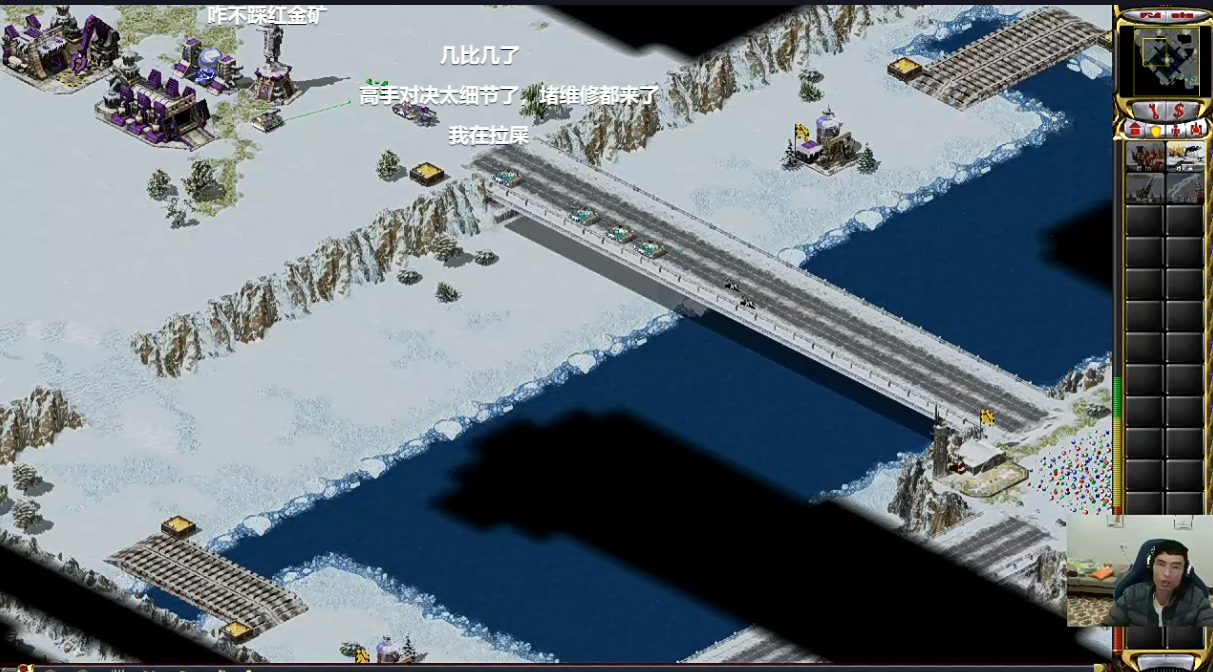Select the build icon showing an explosion

[x=1184, y=156]
